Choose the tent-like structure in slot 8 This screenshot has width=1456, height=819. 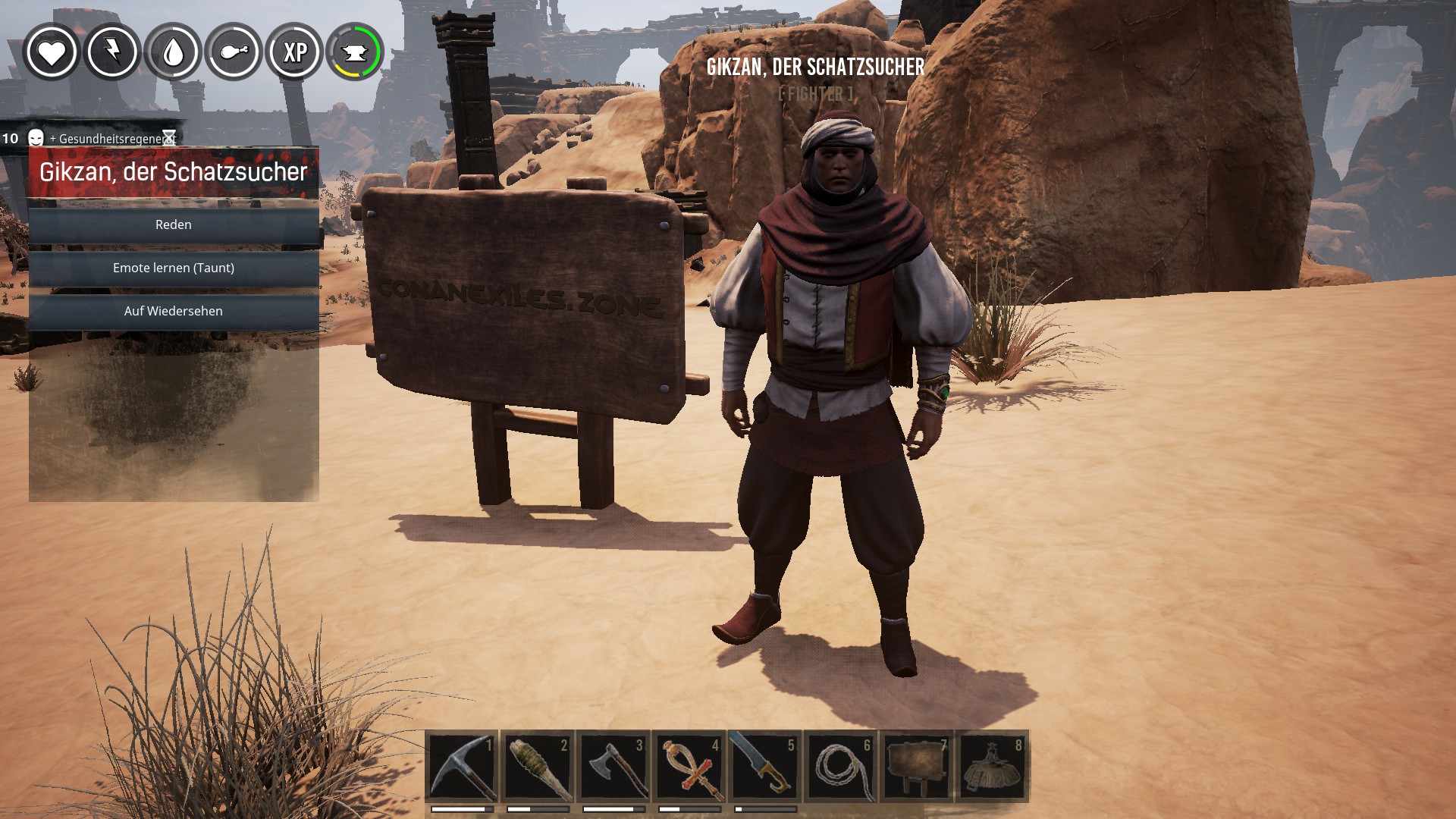(993, 767)
